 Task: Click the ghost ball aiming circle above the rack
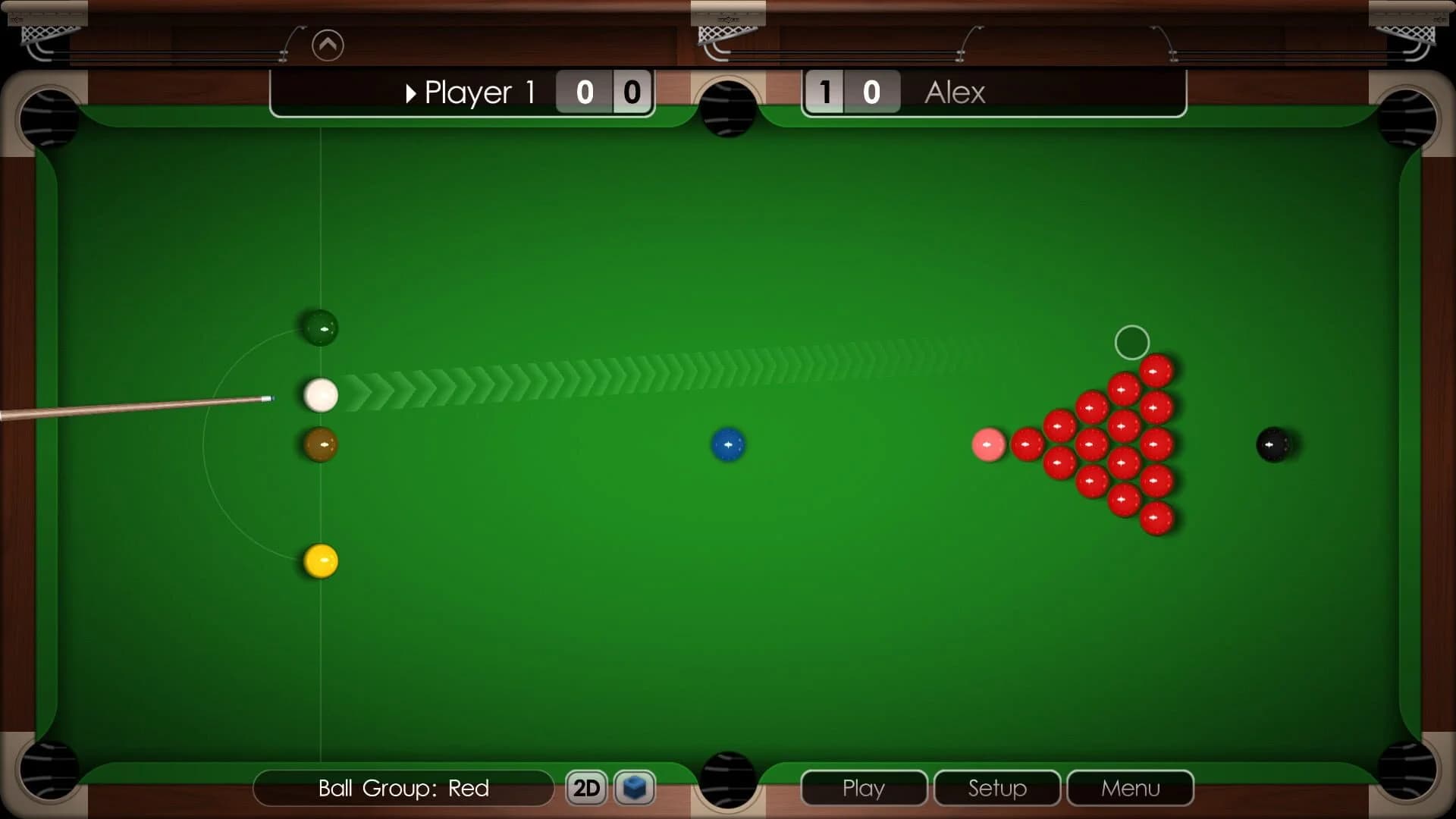1131,342
